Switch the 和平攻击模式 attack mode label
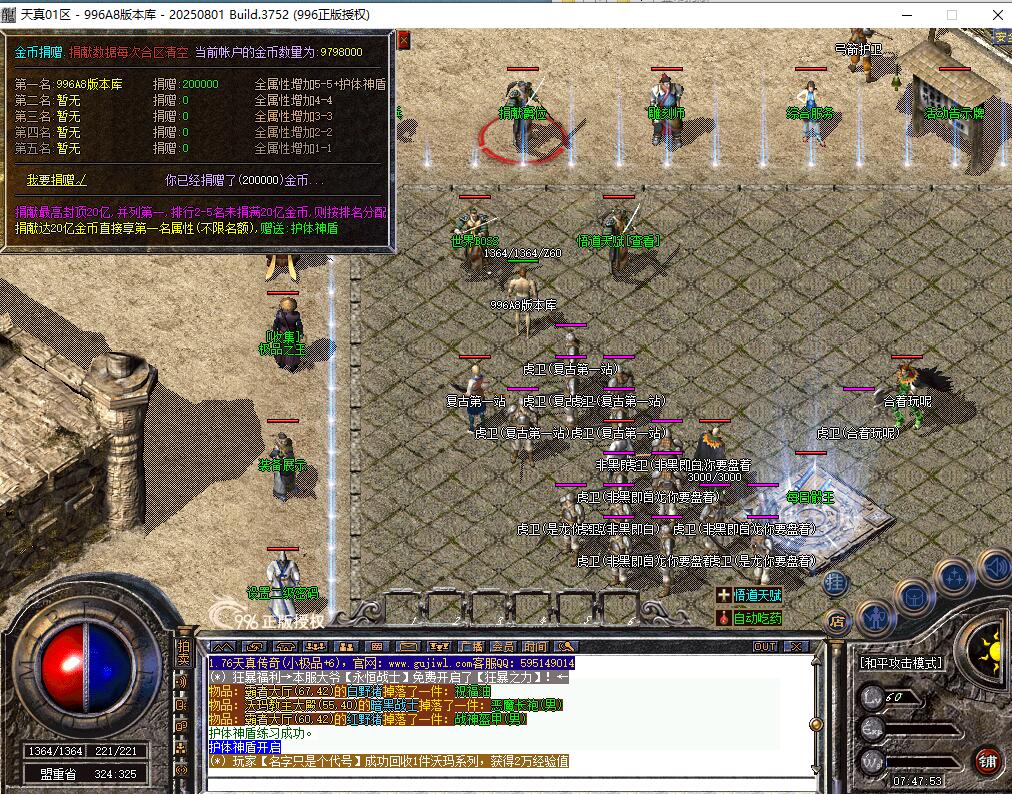 [x=900, y=663]
